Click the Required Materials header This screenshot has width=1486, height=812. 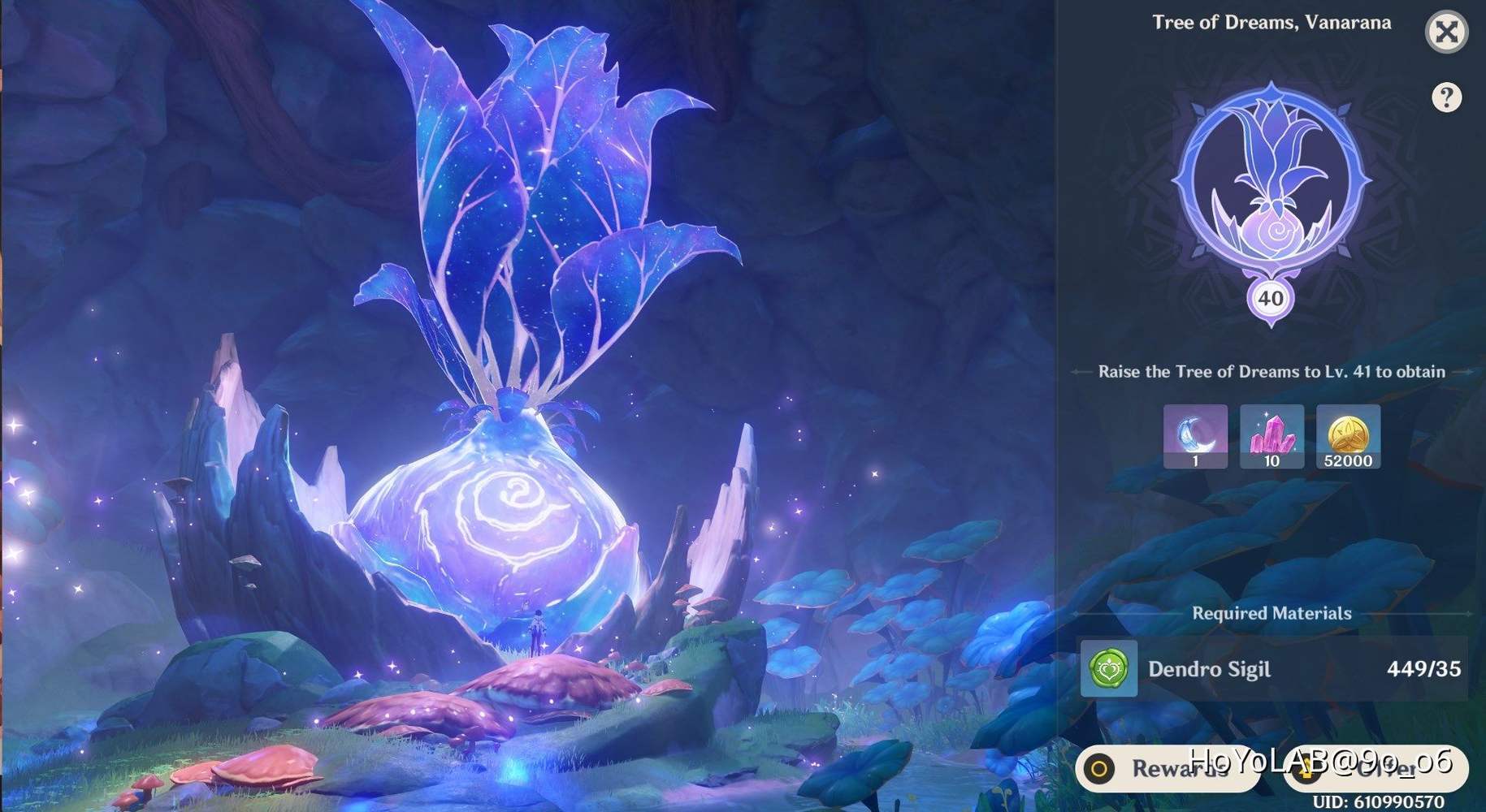1270,613
